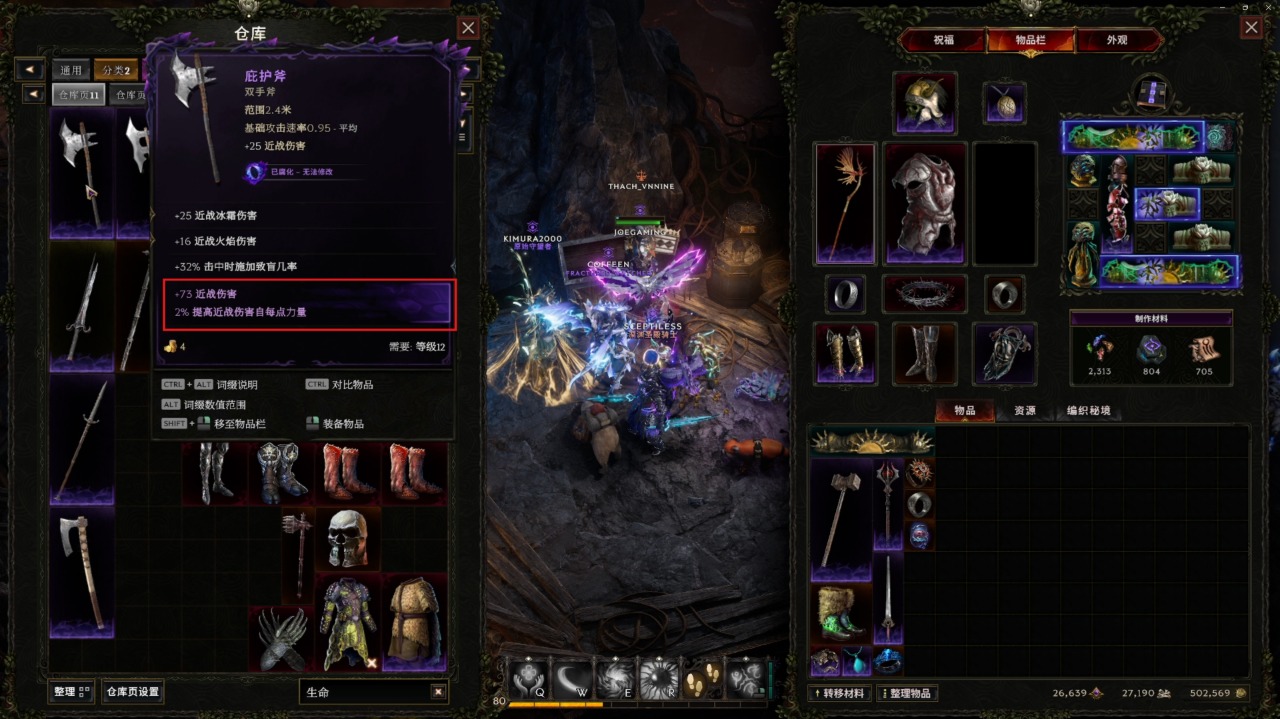Switch to the 资源 resources tab
This screenshot has height=719, width=1280.
1024,411
